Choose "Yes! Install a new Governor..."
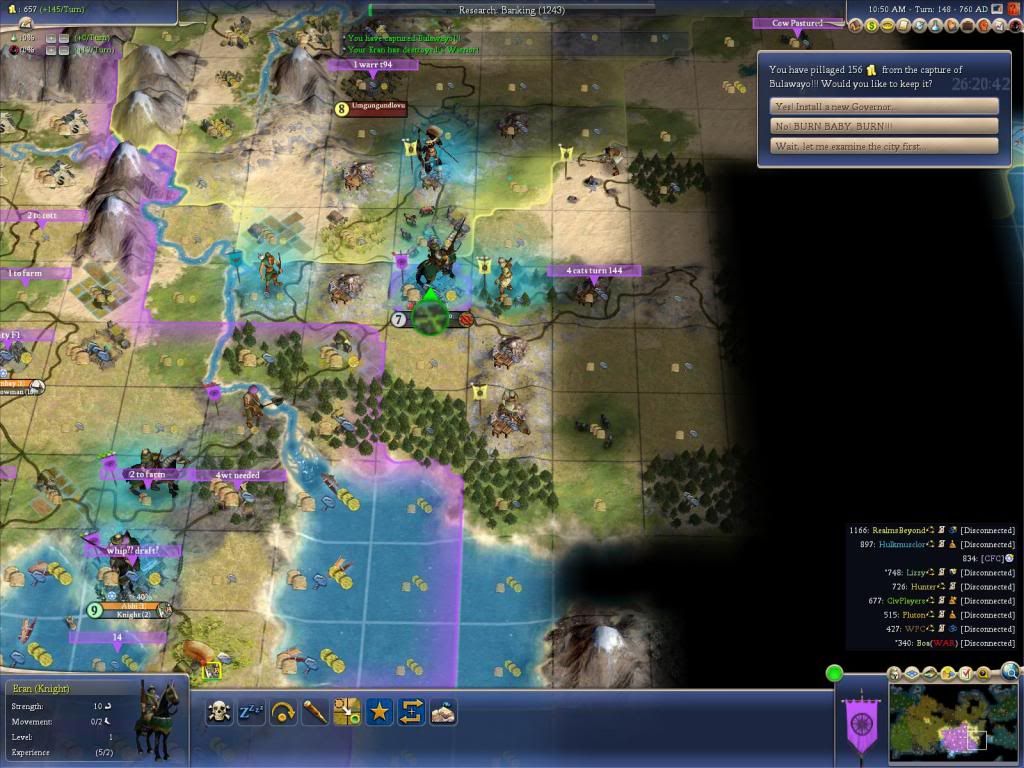This screenshot has height=768, width=1024. tap(885, 106)
